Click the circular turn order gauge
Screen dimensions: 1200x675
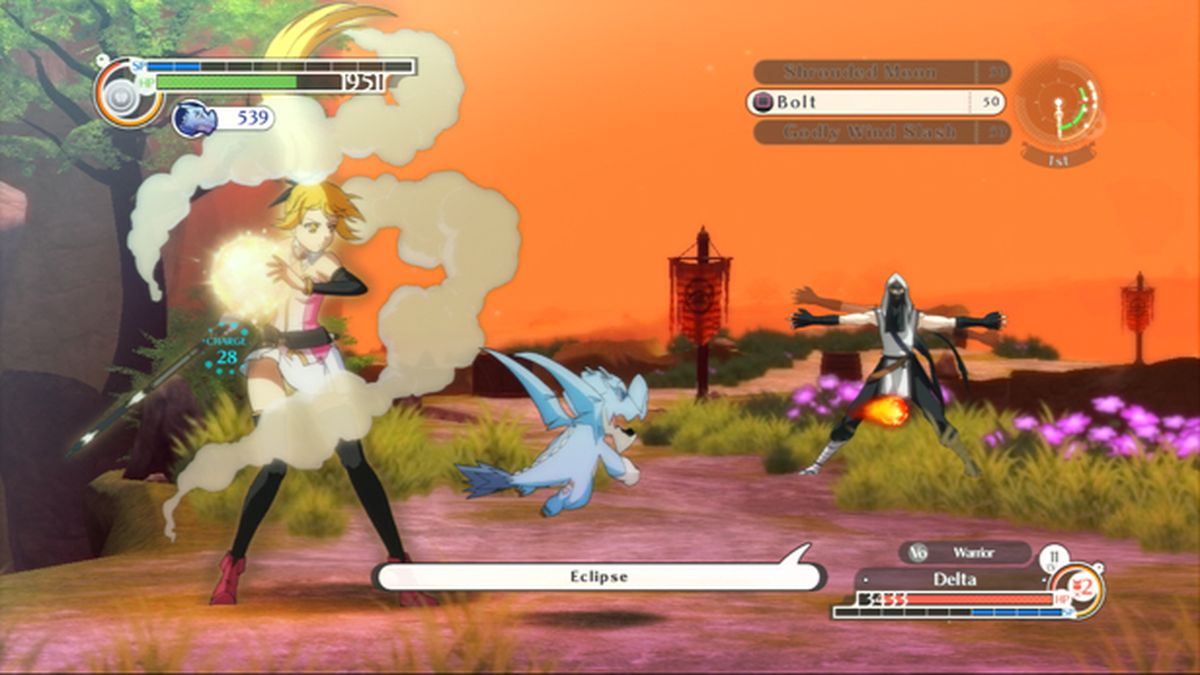(1059, 105)
